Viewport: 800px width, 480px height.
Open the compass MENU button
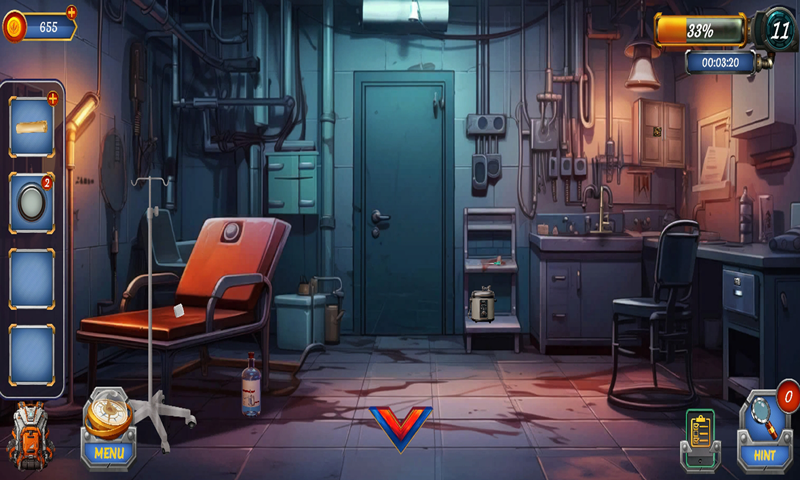point(108,428)
